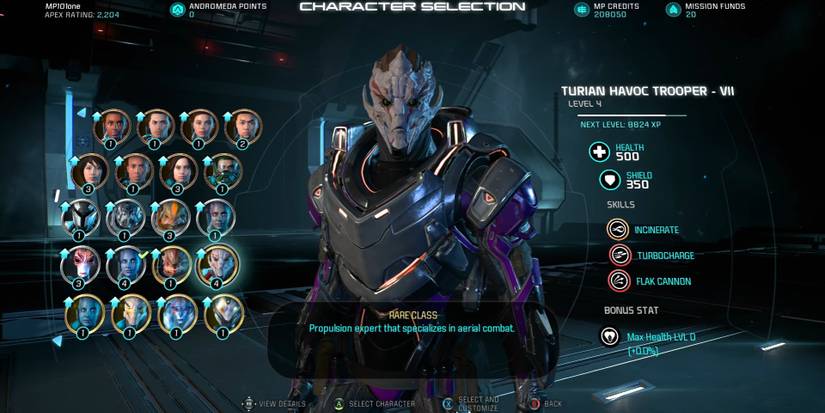Select the Flak Cannon skill icon
This screenshot has height=413, width=825.
tap(618, 281)
